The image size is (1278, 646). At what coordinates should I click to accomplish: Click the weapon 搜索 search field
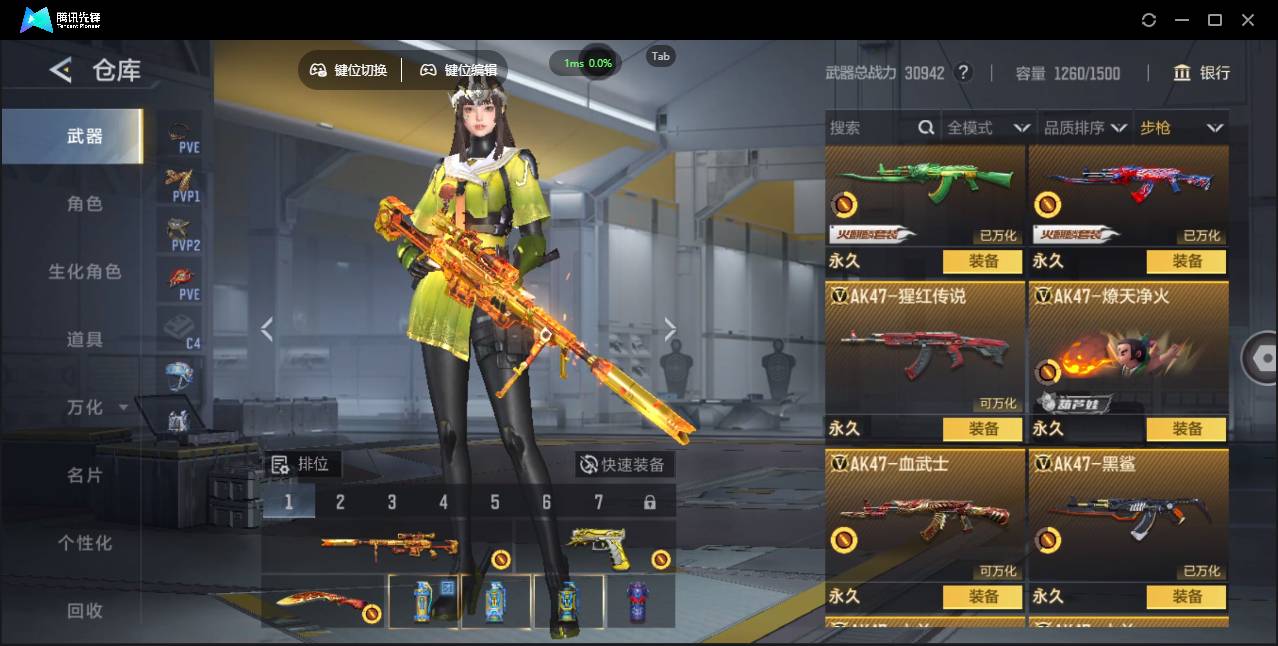pyautogui.click(x=870, y=128)
